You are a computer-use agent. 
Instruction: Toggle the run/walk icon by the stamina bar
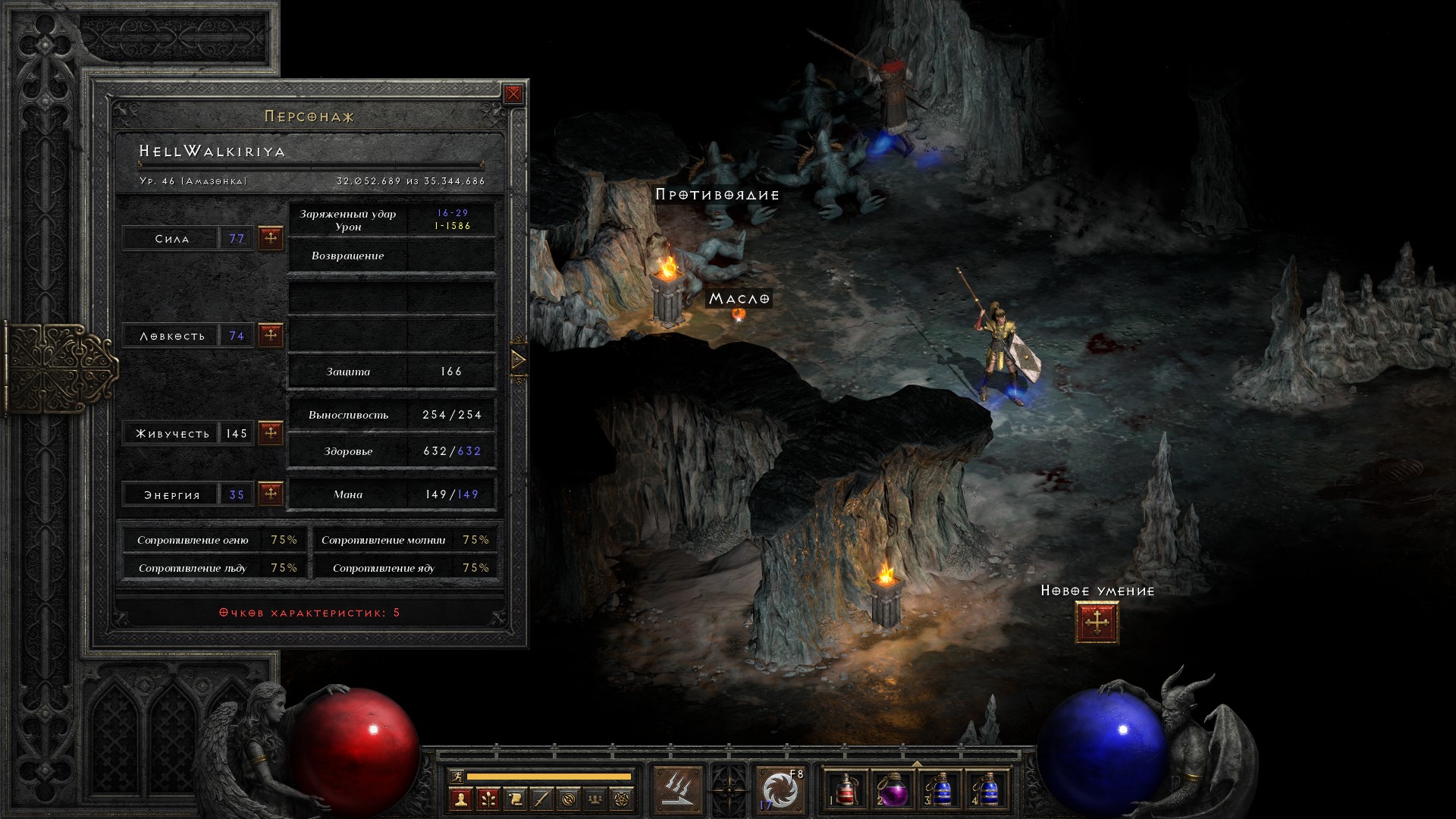click(456, 776)
